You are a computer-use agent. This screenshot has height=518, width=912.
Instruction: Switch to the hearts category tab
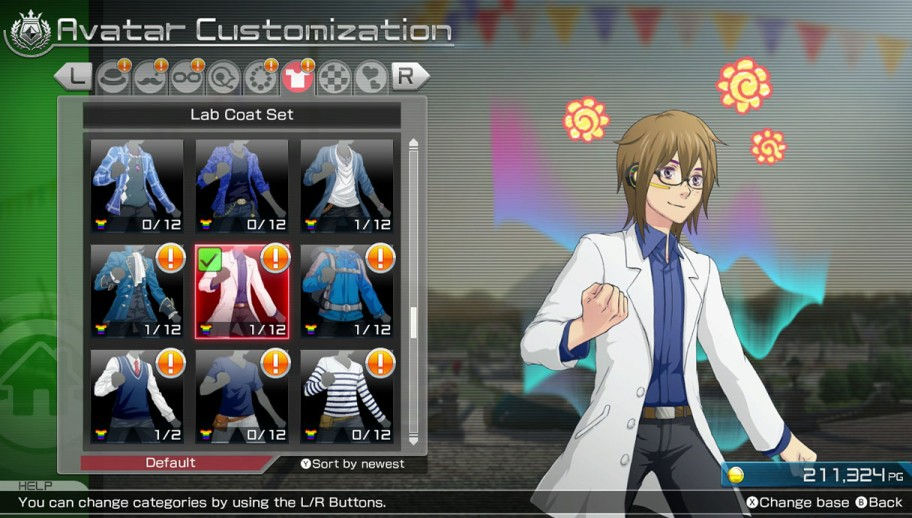click(x=370, y=77)
